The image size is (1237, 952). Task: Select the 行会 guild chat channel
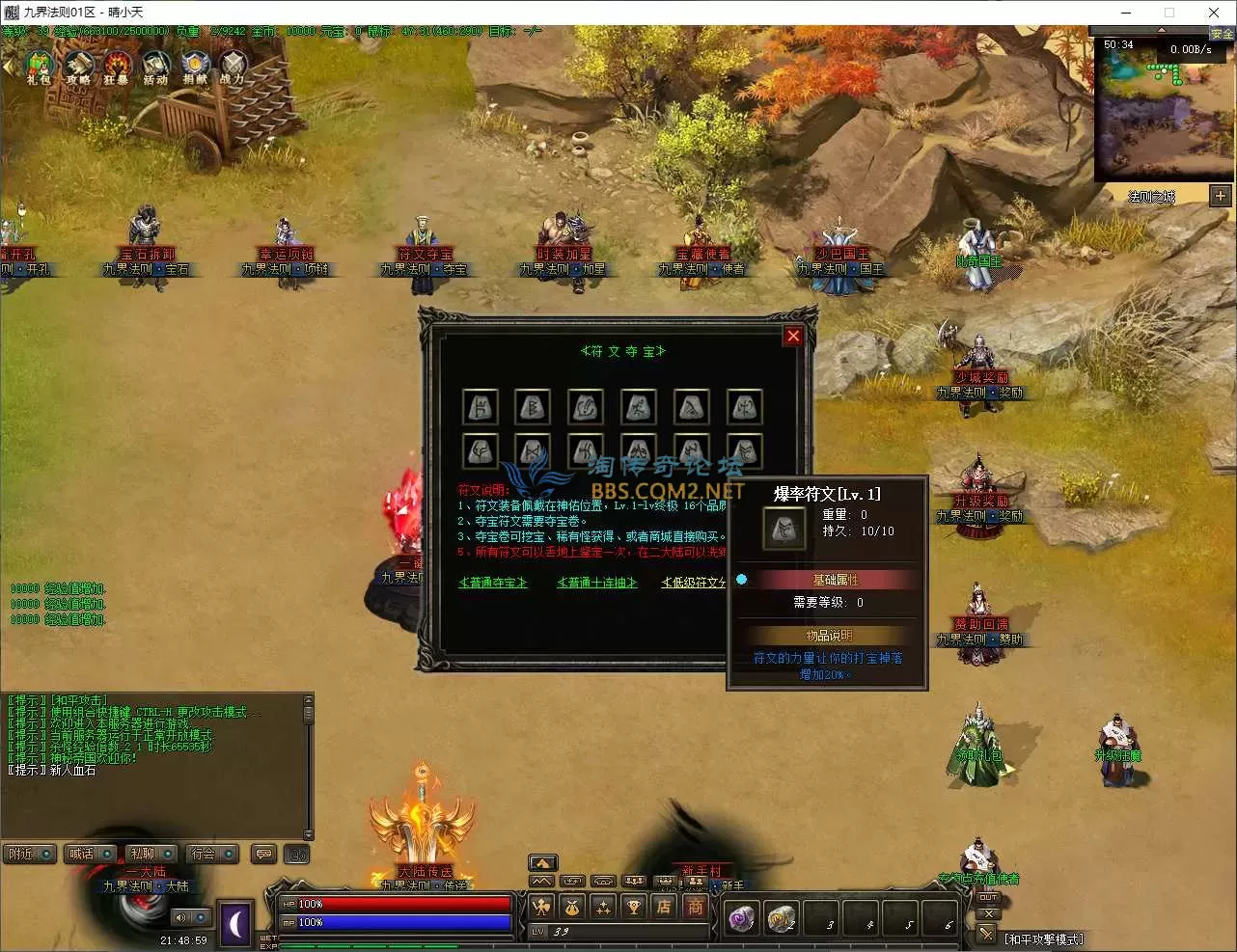pos(211,854)
